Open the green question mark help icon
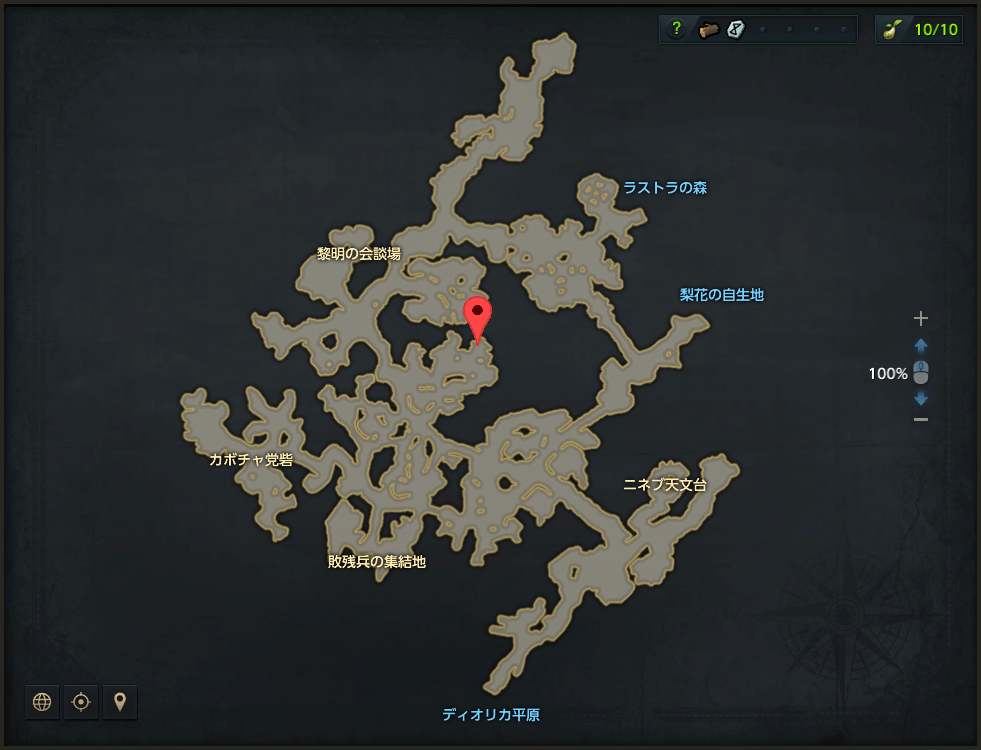The height and width of the screenshot is (750, 981). 677,30
